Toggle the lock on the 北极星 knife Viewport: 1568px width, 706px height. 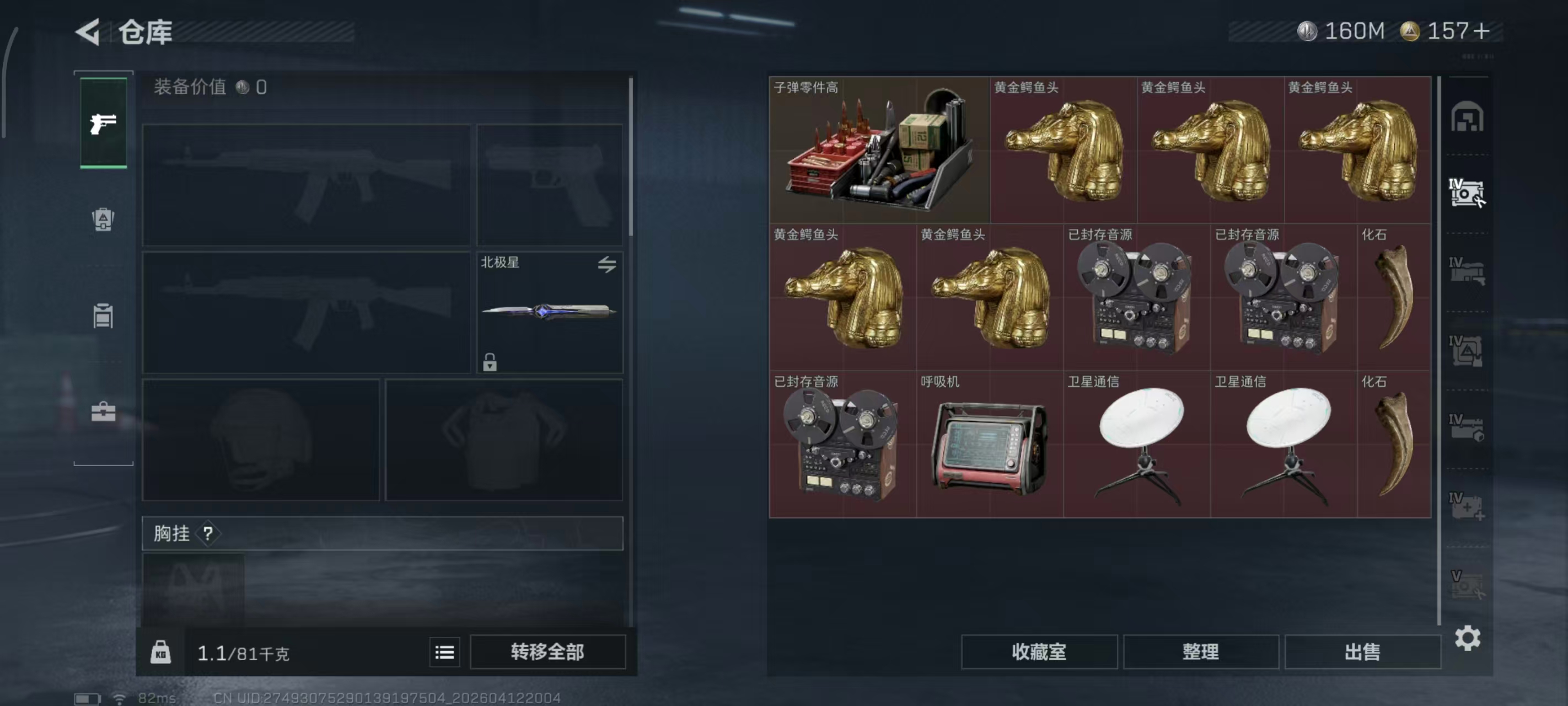491,363
